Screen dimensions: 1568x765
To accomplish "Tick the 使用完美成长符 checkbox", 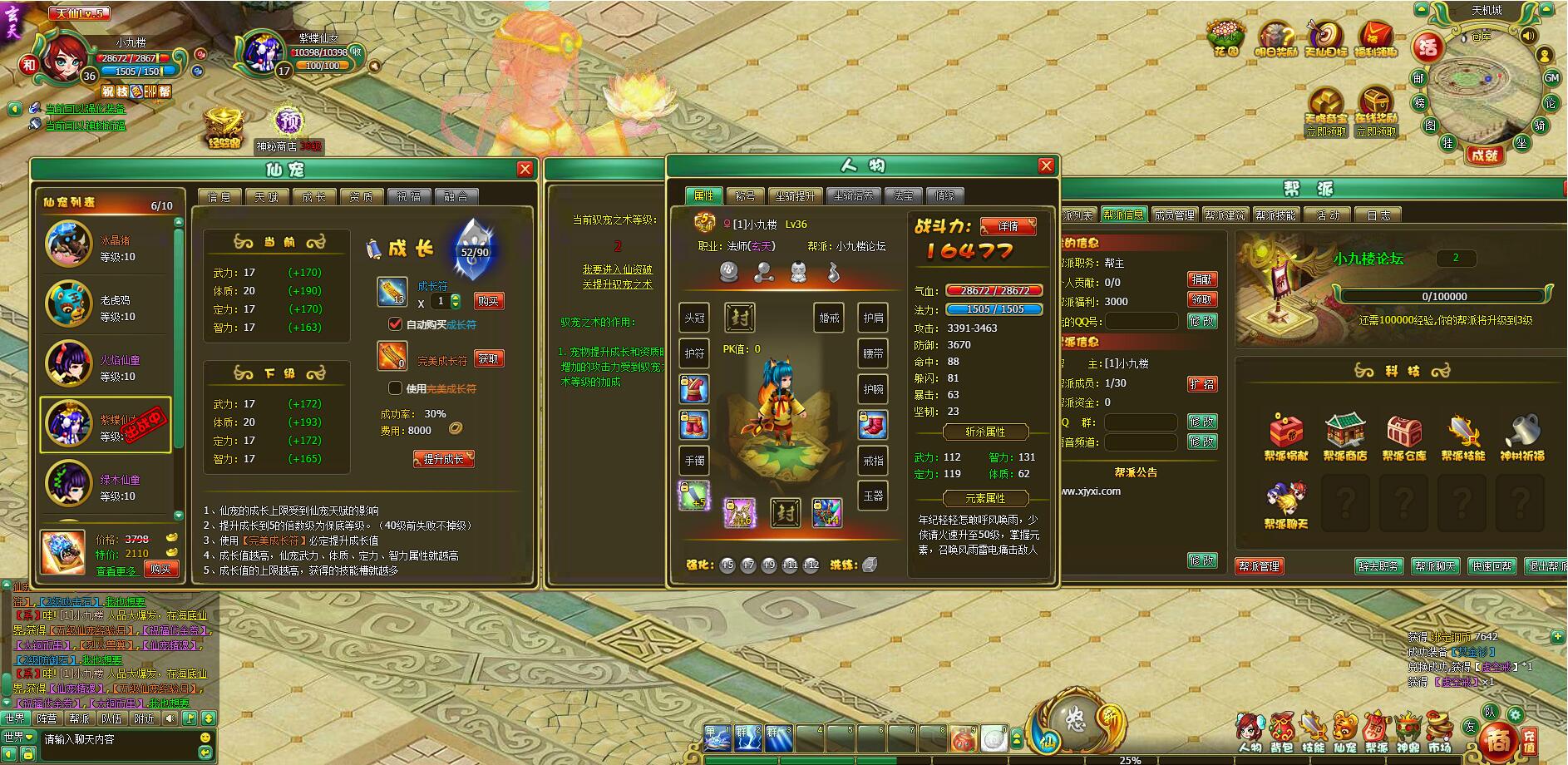I will (396, 387).
